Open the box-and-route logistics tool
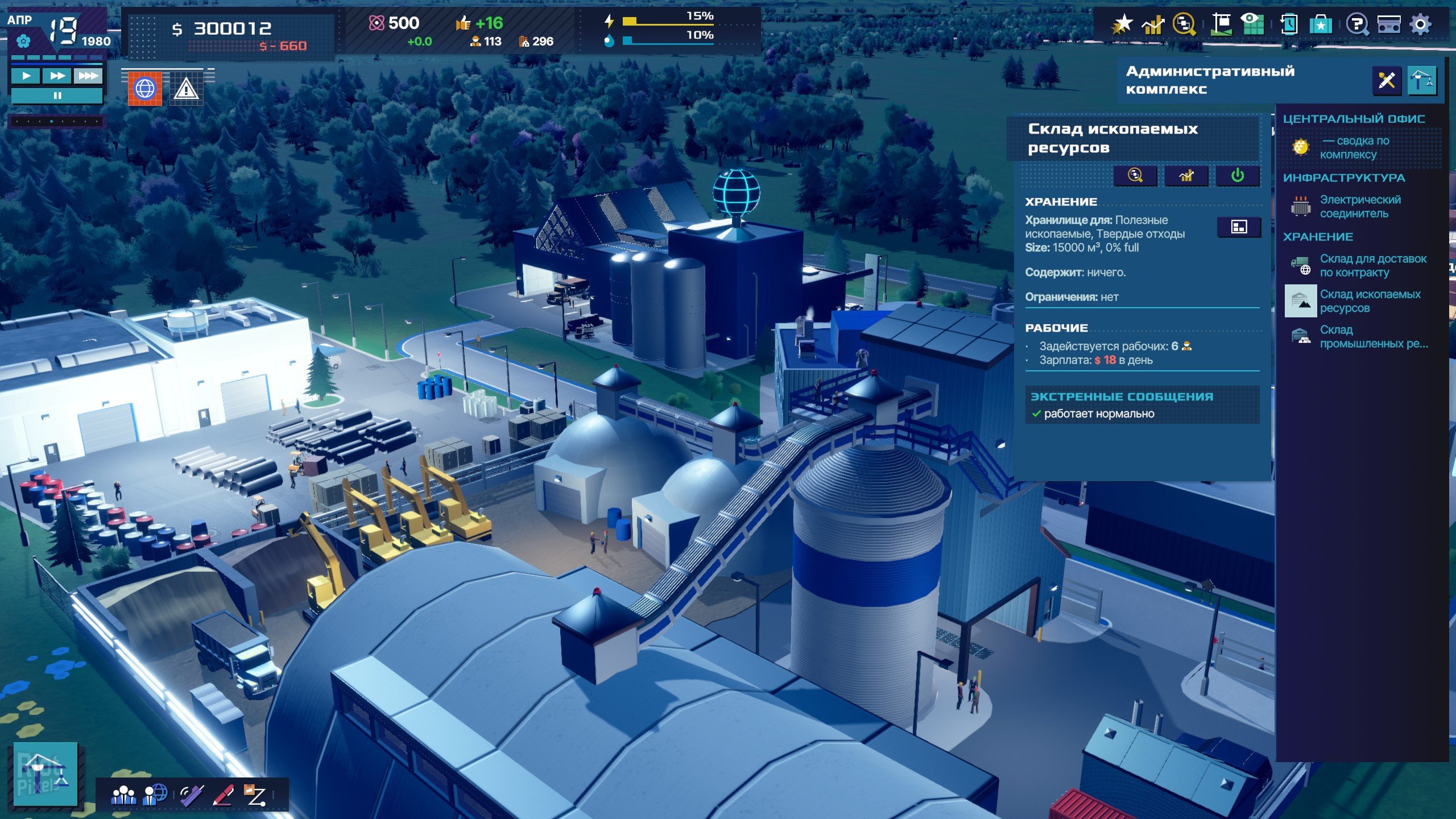The height and width of the screenshot is (819, 1456). coord(254,795)
